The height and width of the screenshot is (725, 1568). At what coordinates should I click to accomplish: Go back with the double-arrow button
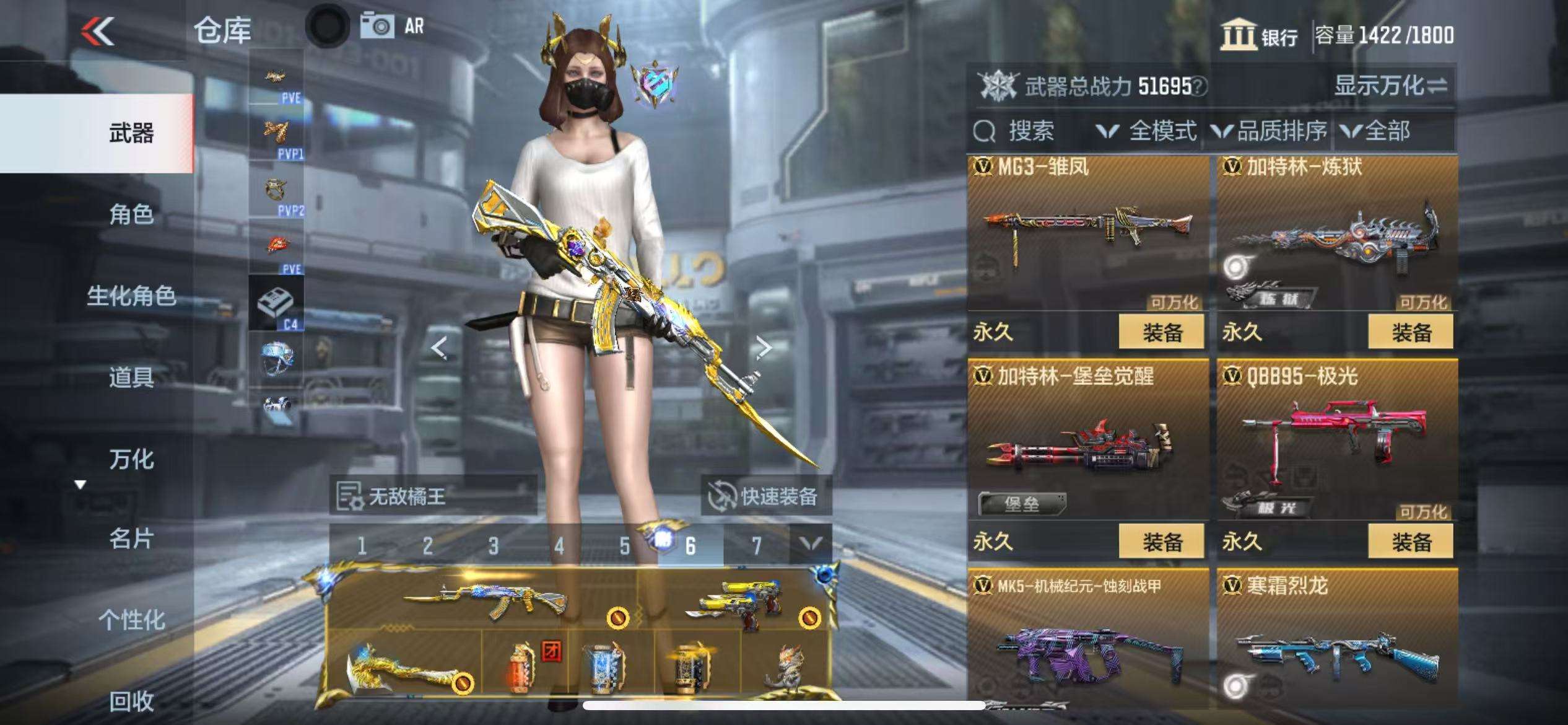coord(98,31)
